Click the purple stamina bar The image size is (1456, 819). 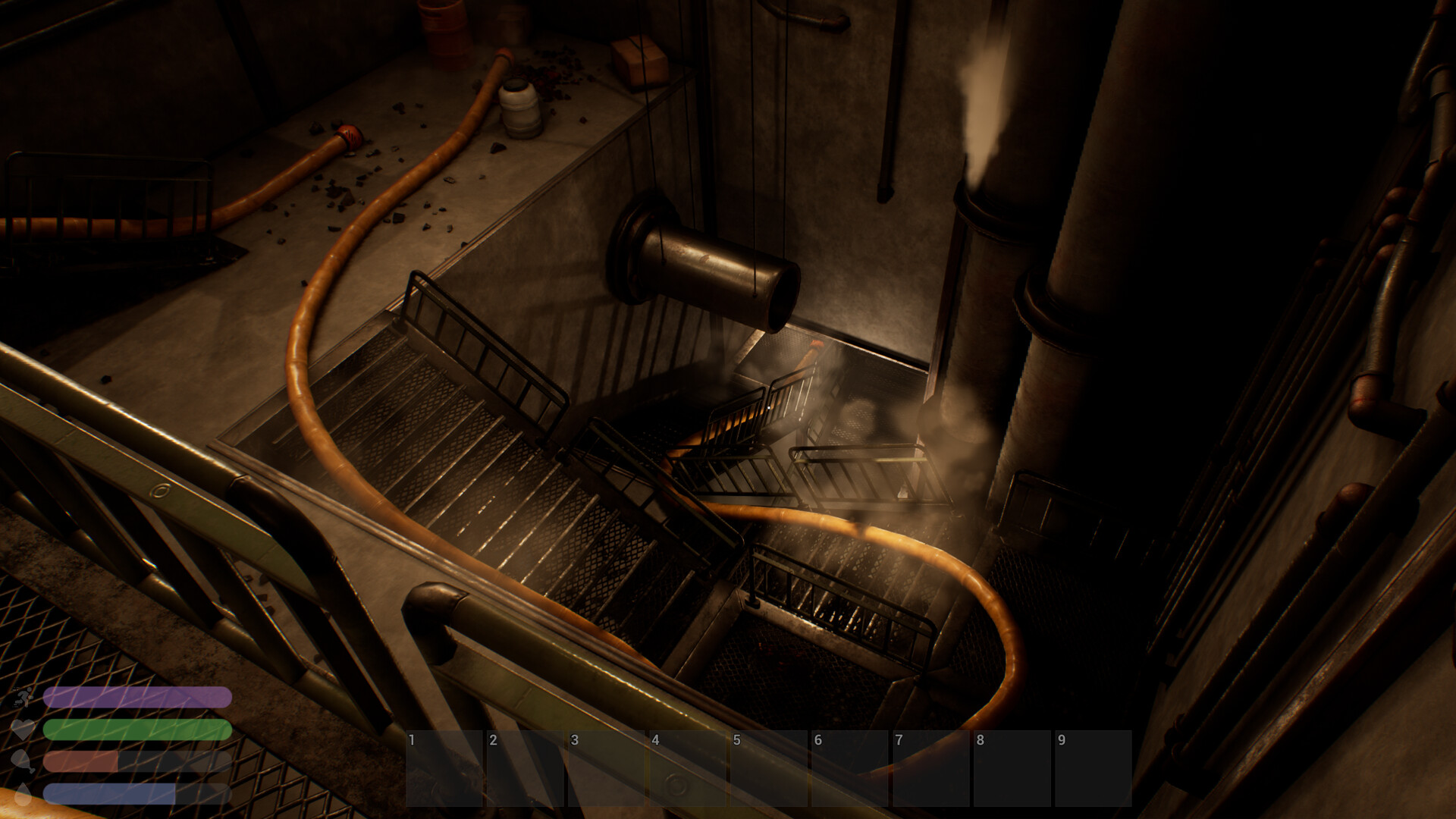[x=138, y=697]
